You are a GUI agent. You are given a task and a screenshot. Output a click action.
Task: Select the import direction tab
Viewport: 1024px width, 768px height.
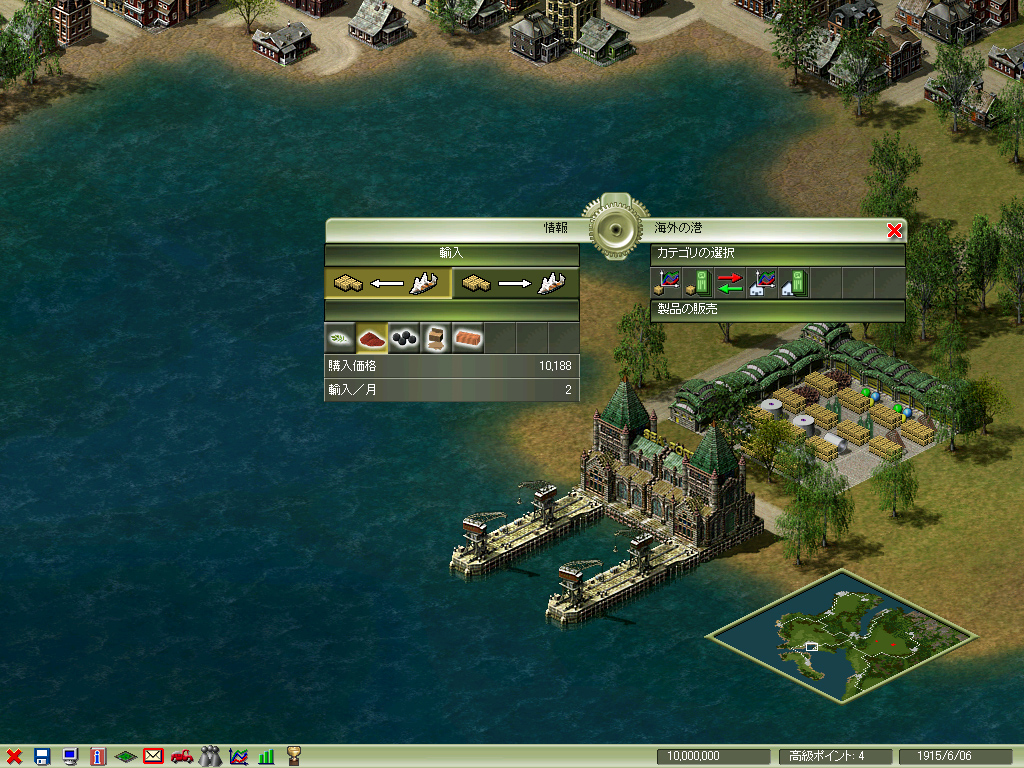tap(388, 284)
